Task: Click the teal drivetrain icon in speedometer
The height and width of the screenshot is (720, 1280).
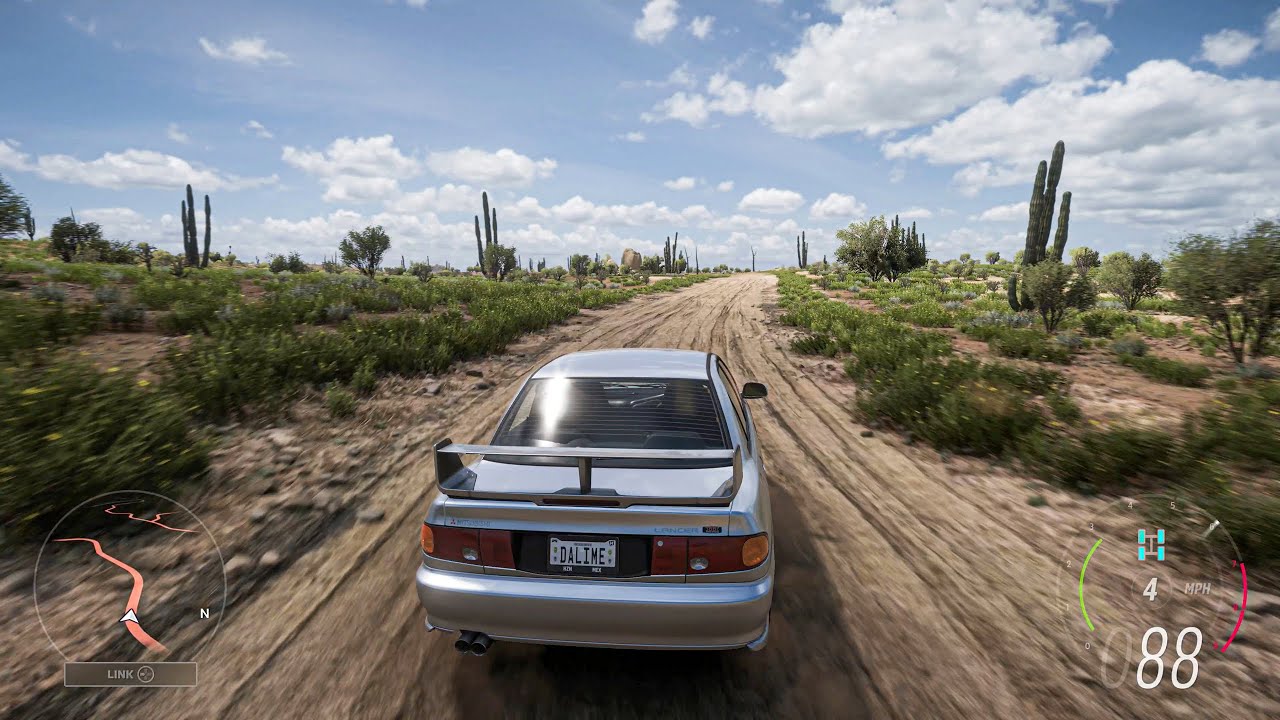Action: point(1151,545)
